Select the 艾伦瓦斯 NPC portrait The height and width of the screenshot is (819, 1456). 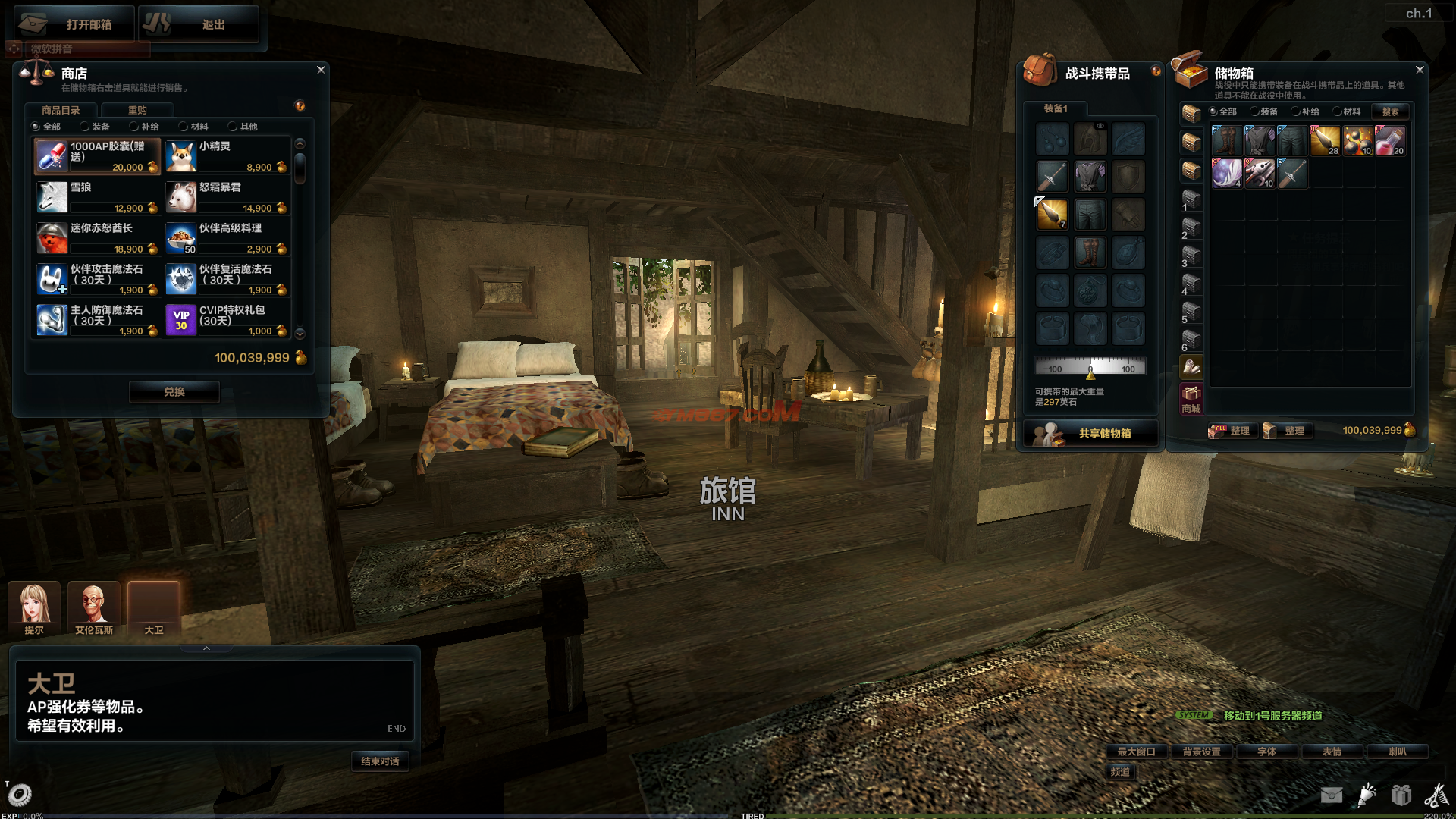coord(93,607)
